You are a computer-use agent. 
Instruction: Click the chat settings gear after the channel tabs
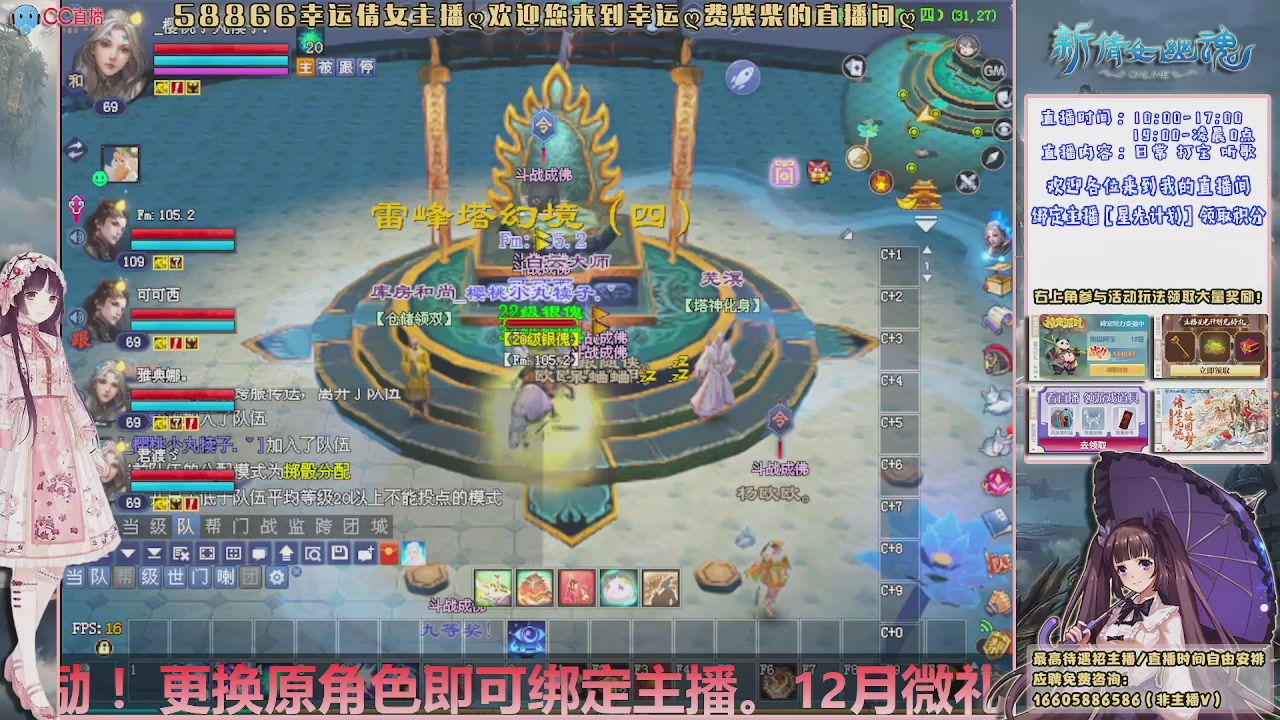tap(277, 576)
